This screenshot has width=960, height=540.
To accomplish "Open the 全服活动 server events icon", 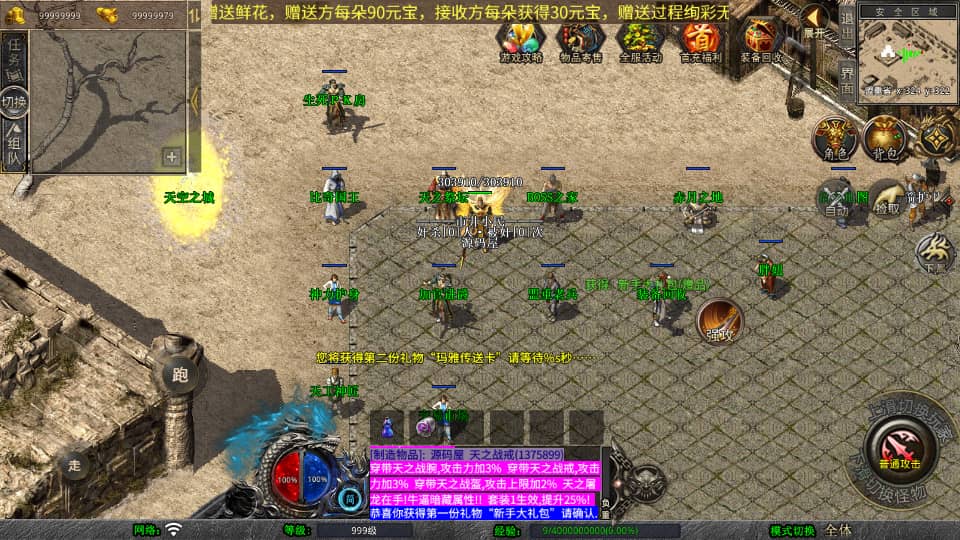I will pos(640,40).
